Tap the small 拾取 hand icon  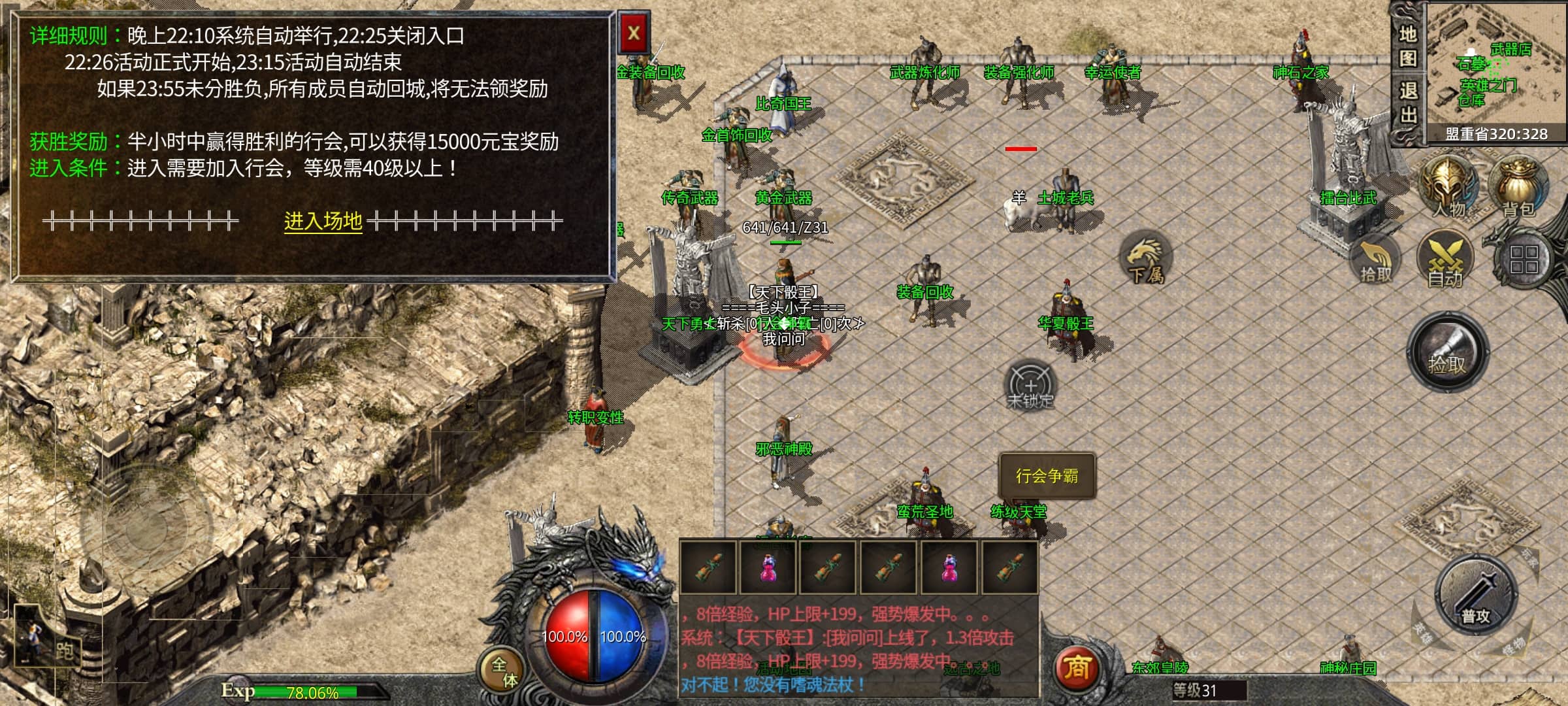(x=1375, y=261)
